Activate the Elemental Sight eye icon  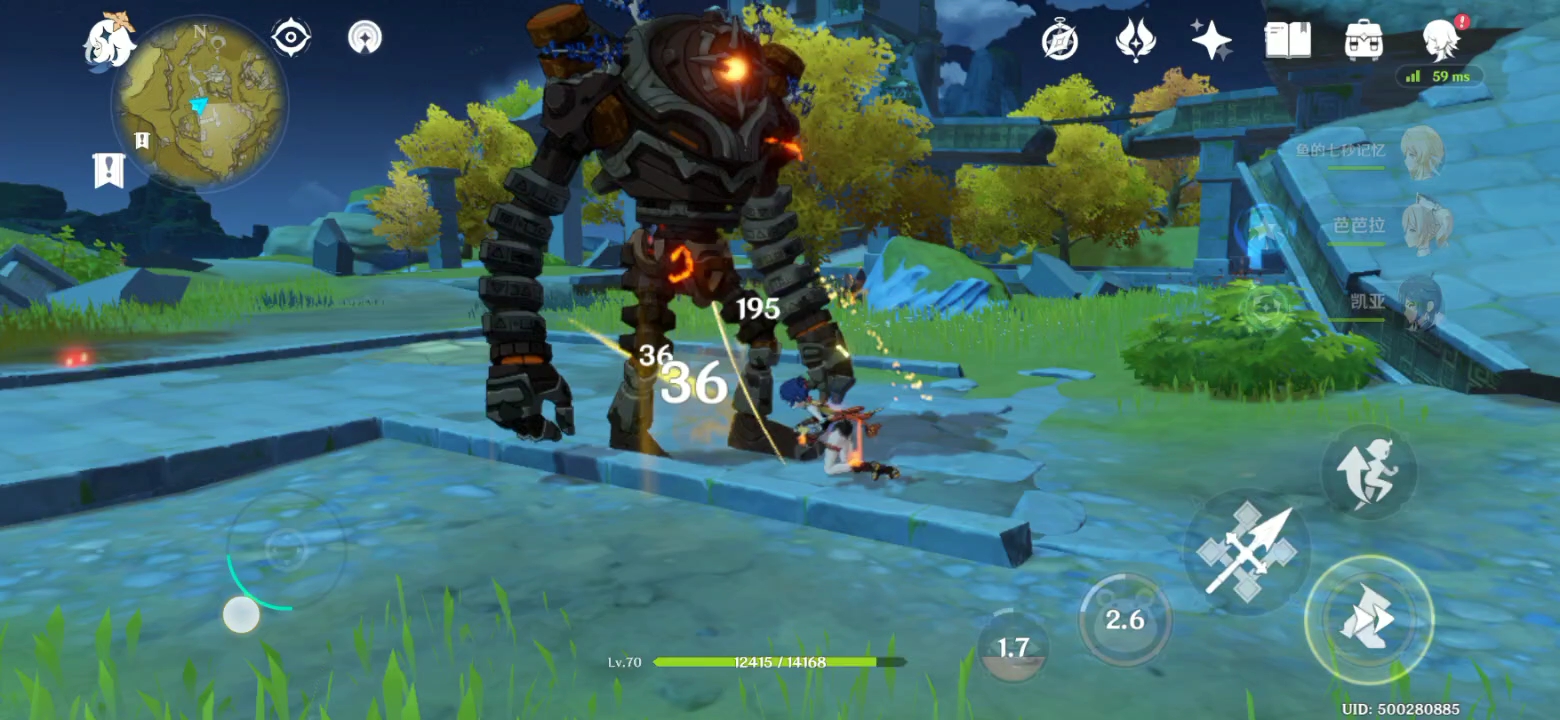pos(290,38)
